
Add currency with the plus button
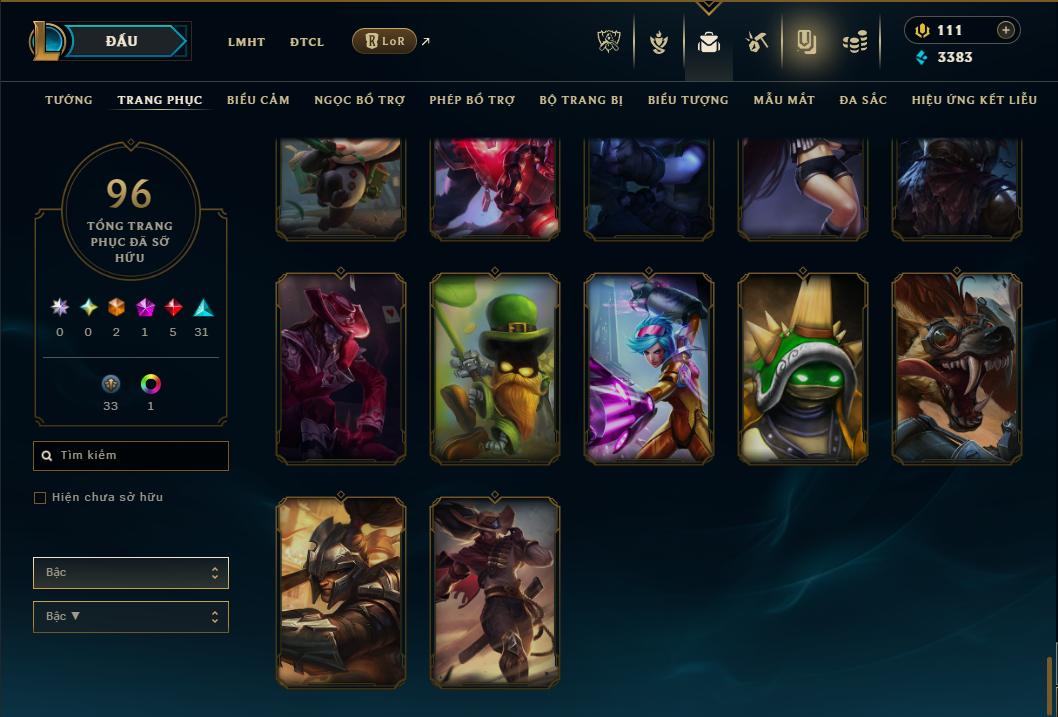coord(1006,30)
